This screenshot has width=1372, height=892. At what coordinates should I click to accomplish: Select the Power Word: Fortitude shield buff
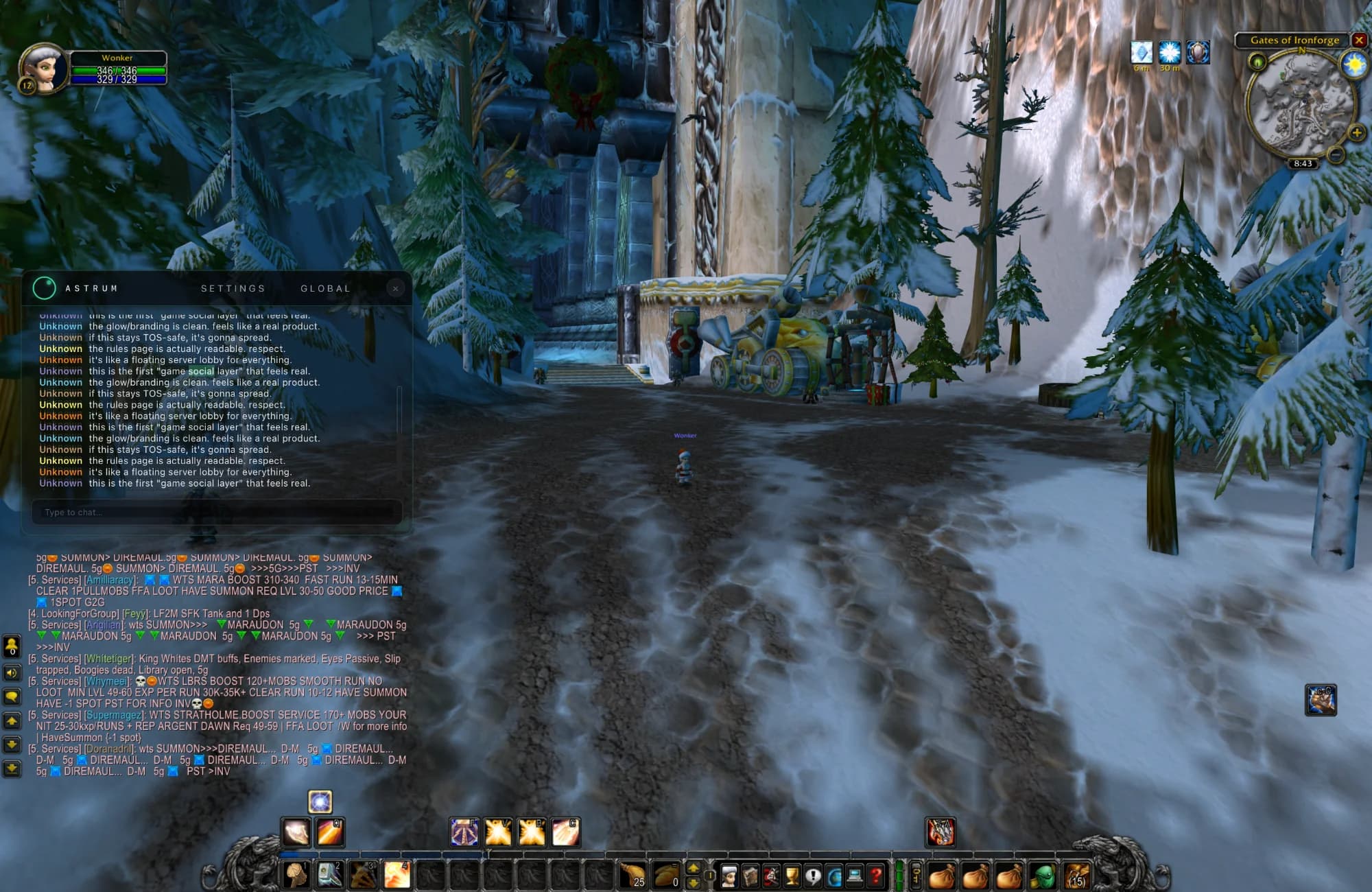pos(1196,51)
